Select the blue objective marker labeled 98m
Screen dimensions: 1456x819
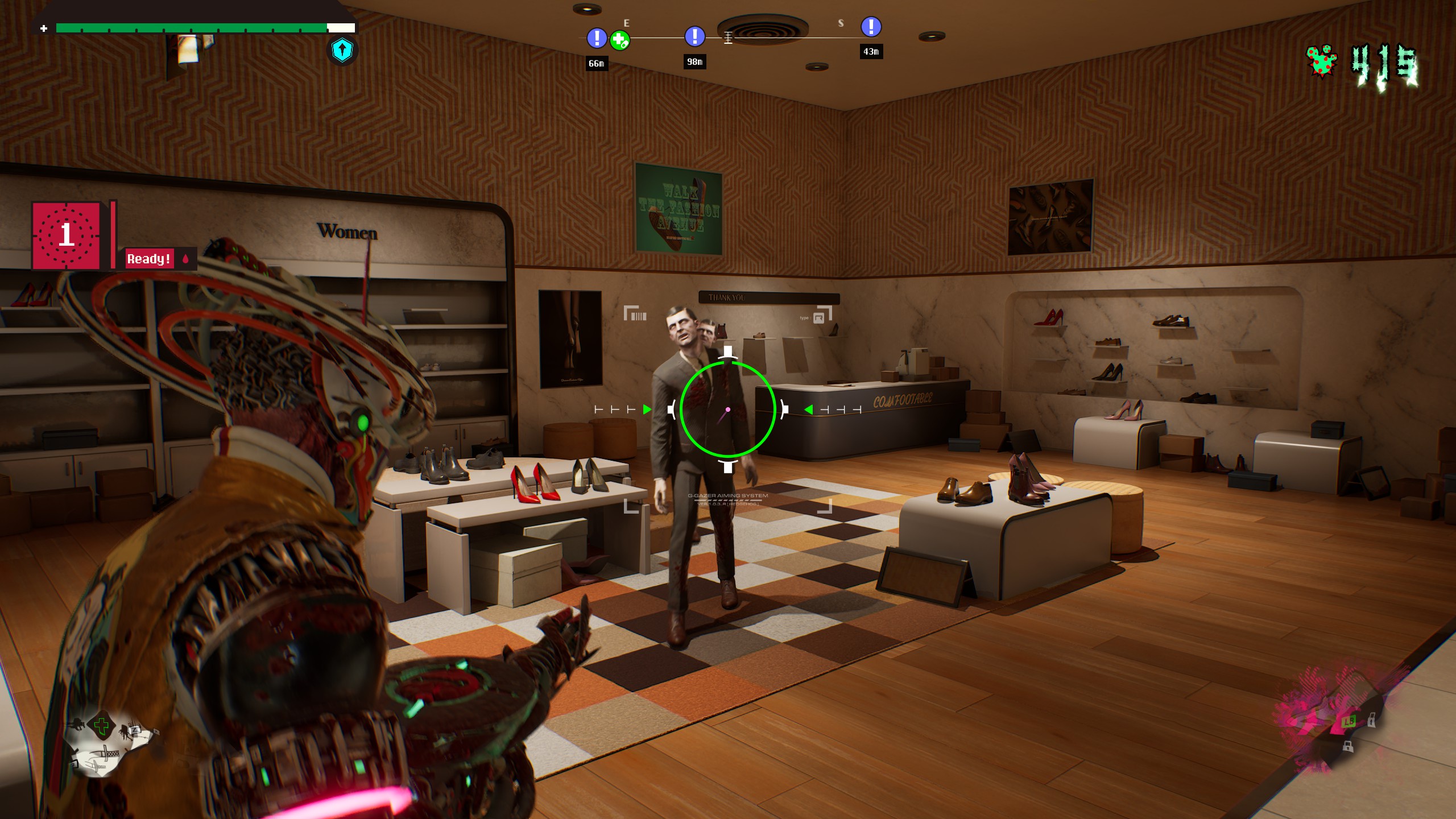click(694, 36)
